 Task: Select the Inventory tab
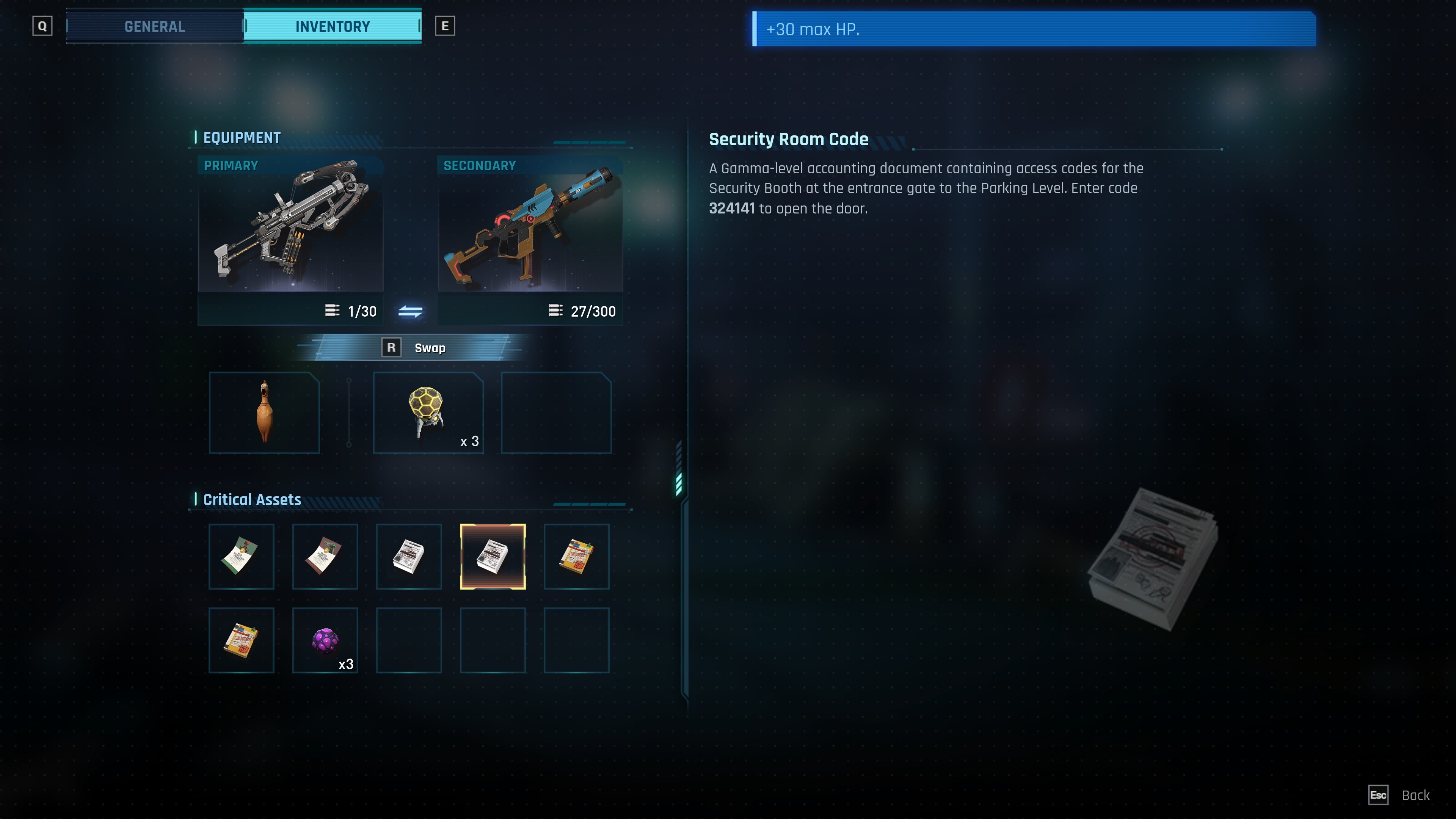click(x=333, y=27)
